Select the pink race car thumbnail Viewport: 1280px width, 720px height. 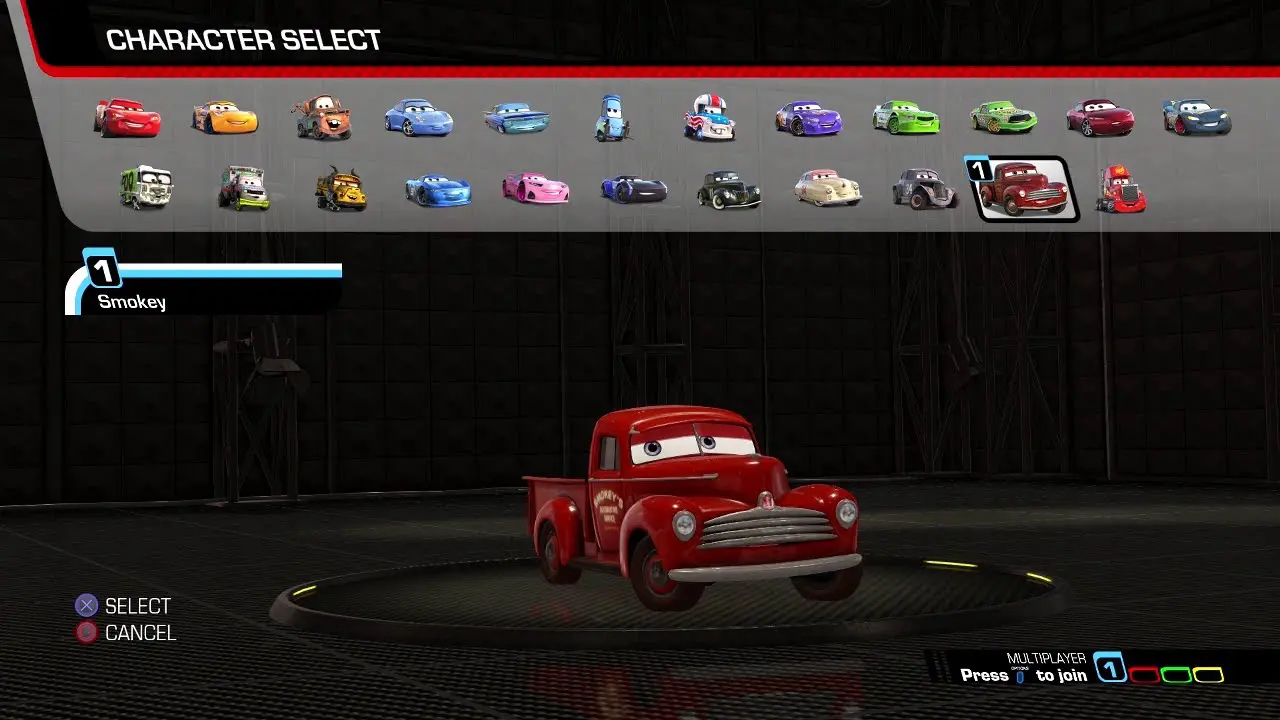(x=535, y=190)
